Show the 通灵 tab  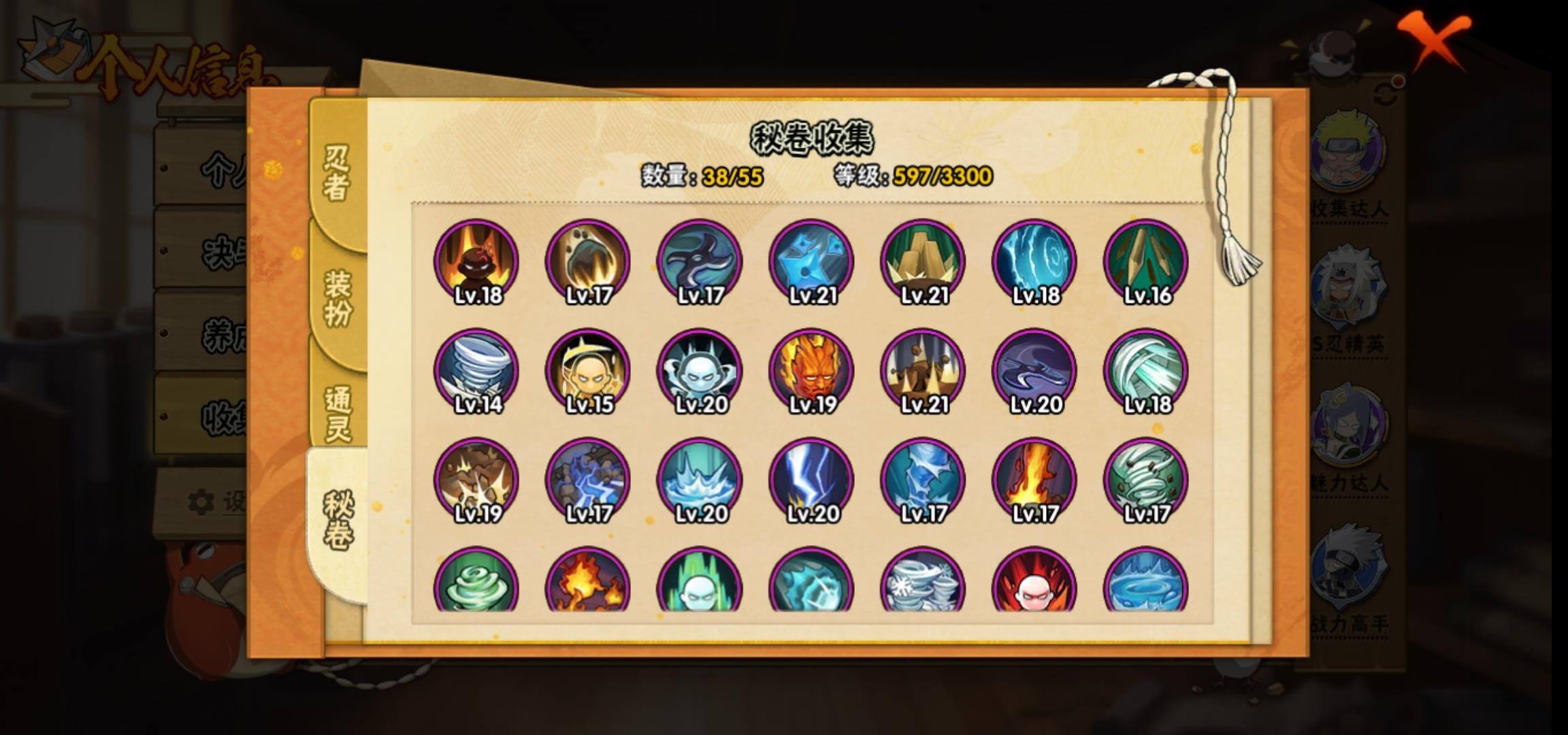[338, 414]
